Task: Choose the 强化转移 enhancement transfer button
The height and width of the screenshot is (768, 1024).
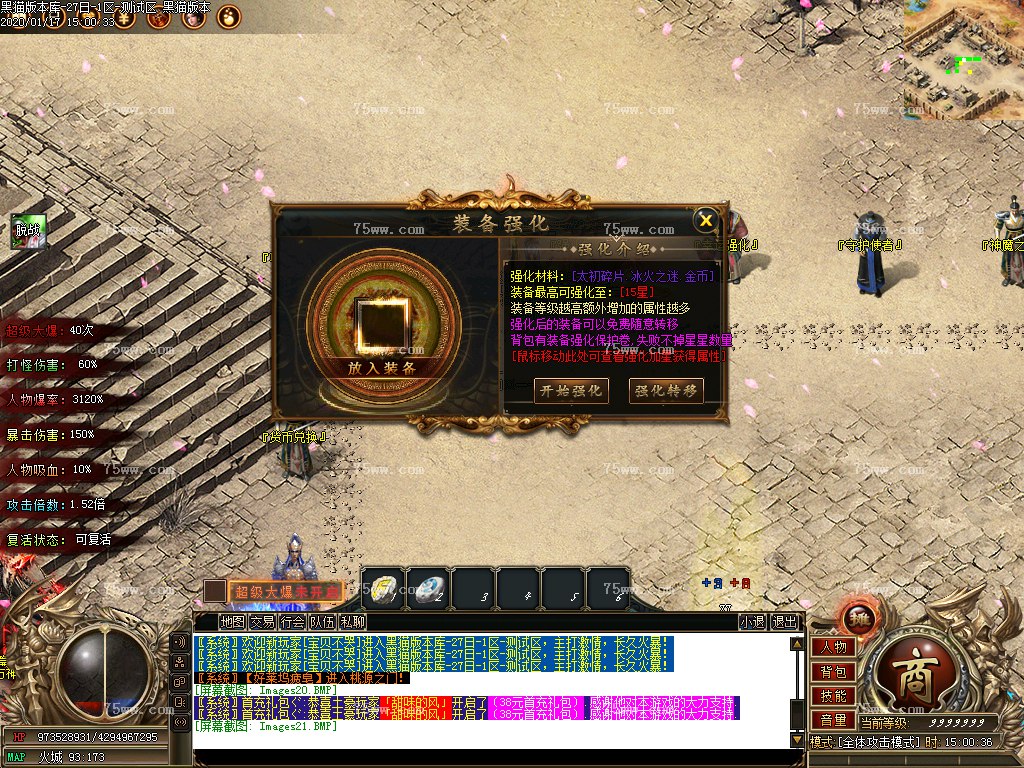Action: tap(666, 390)
